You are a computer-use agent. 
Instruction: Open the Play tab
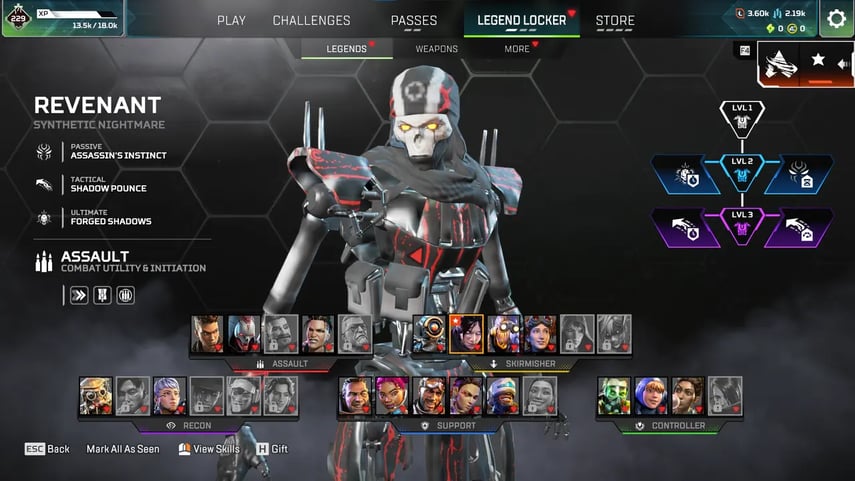pyautogui.click(x=231, y=20)
